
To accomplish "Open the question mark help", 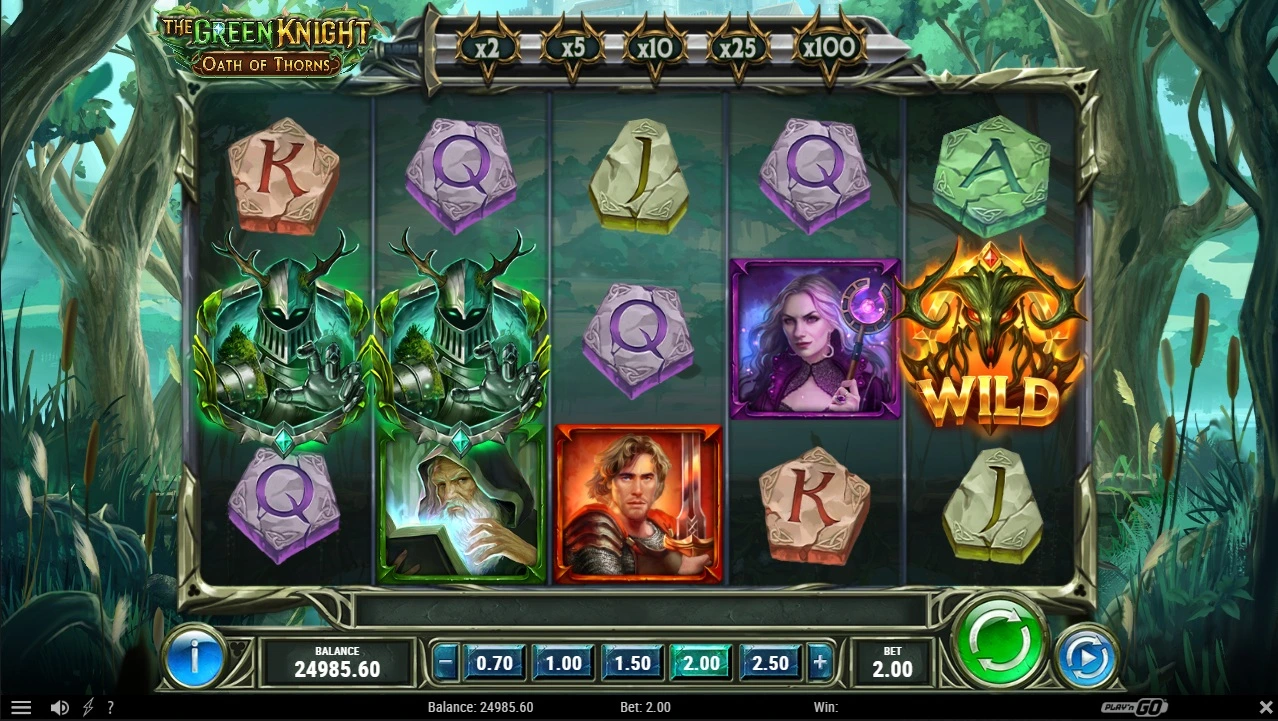I will pyautogui.click(x=110, y=708).
